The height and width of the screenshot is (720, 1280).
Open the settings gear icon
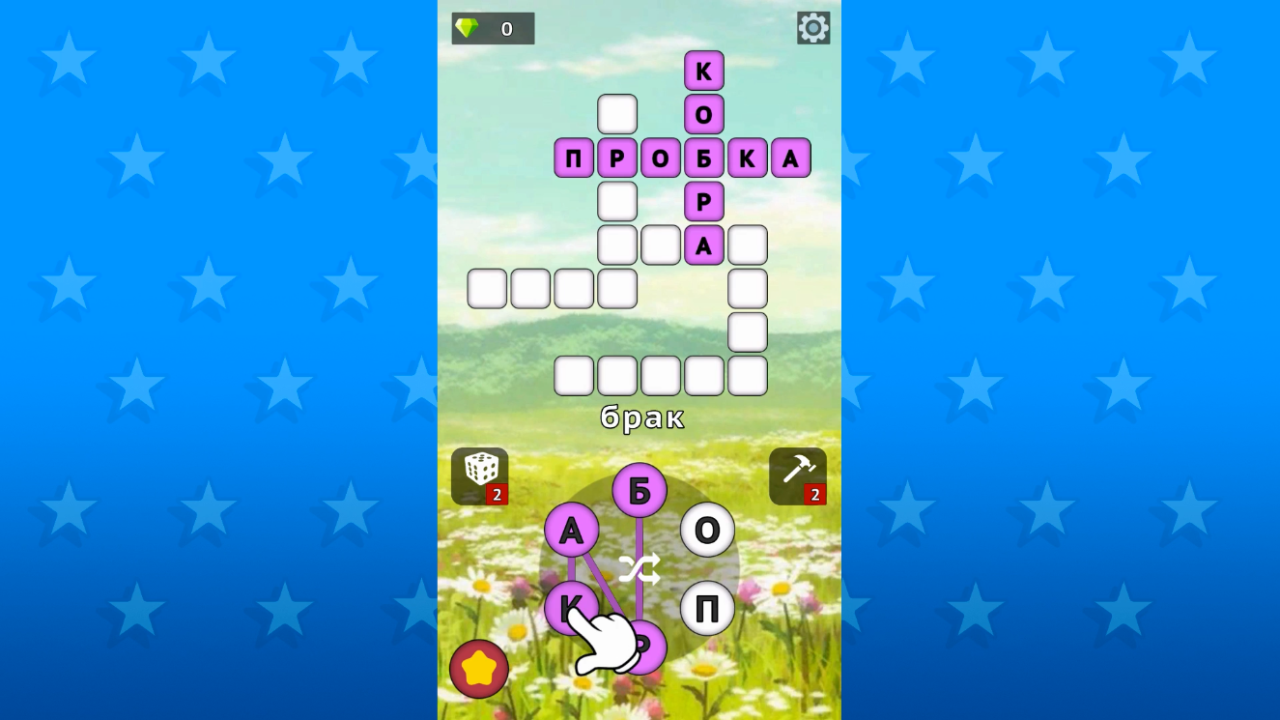813,27
